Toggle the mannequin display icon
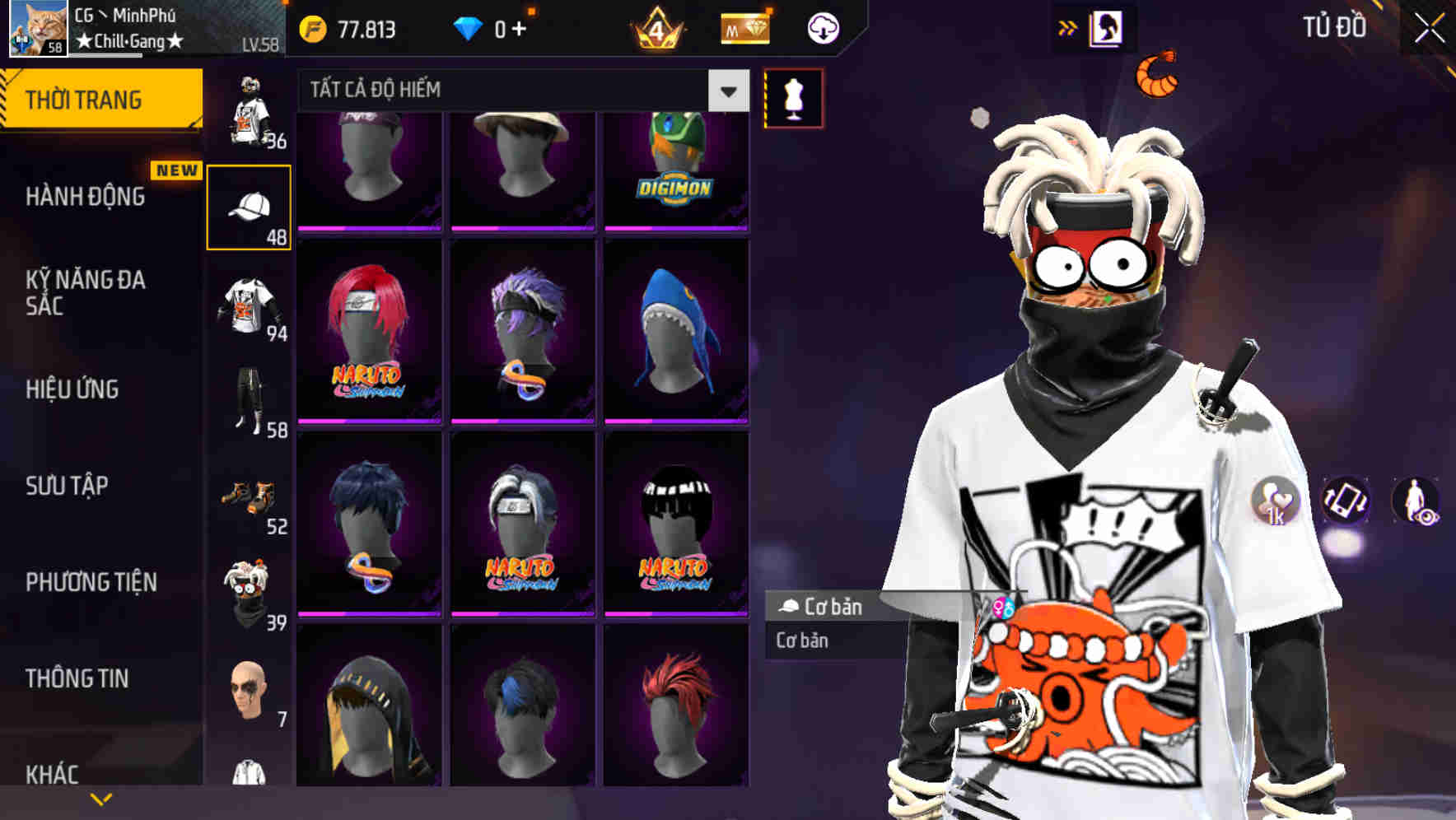 click(793, 97)
